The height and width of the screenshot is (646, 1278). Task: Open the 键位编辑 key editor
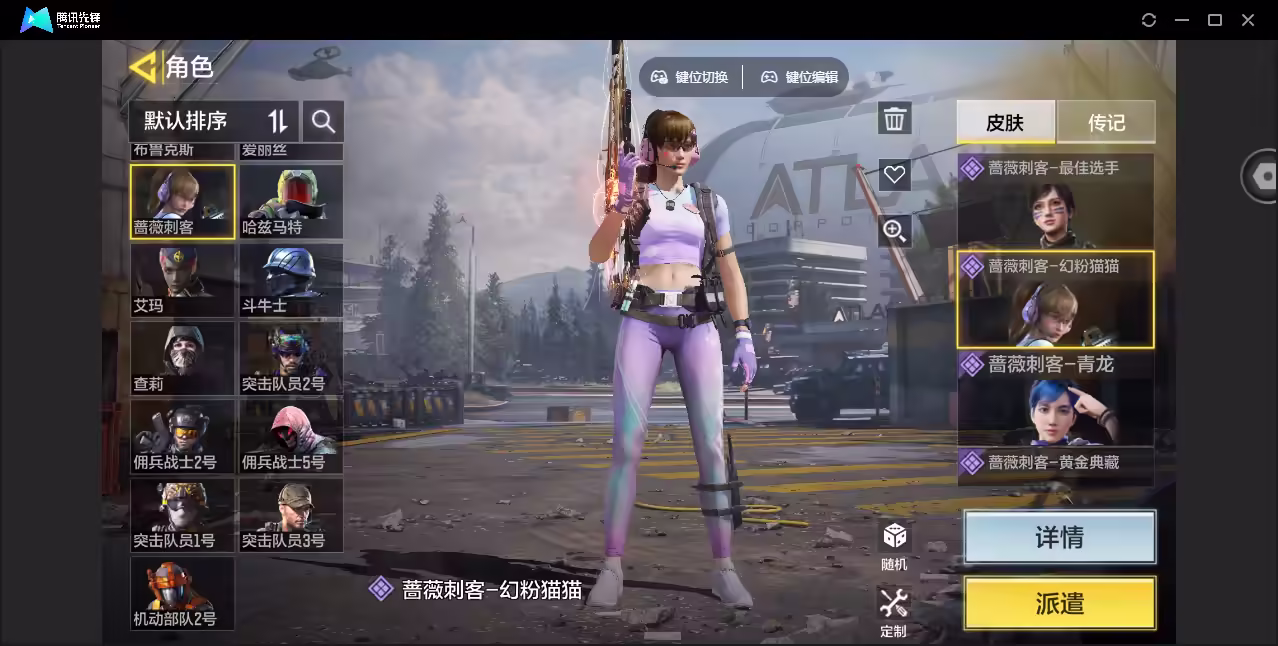pyautogui.click(x=800, y=77)
